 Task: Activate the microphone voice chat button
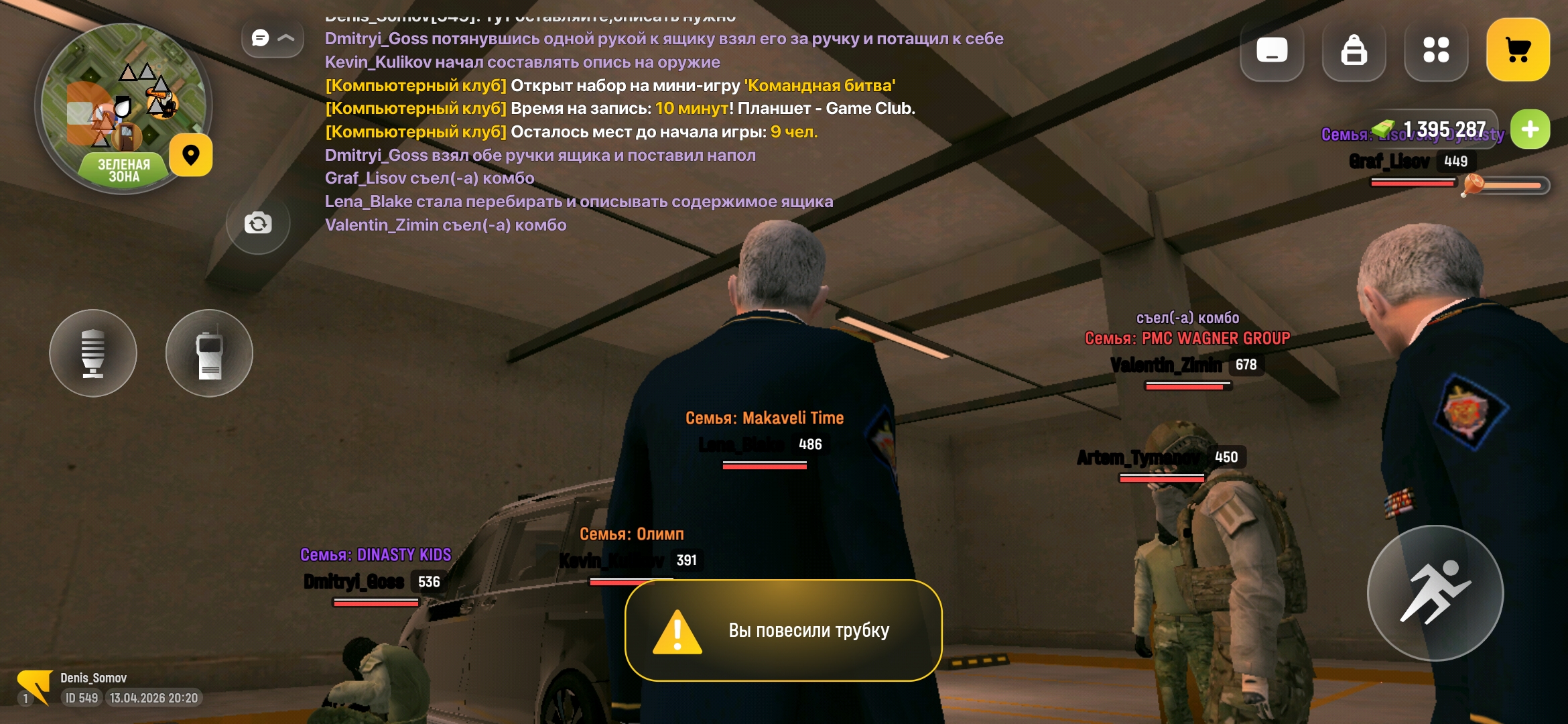click(93, 353)
